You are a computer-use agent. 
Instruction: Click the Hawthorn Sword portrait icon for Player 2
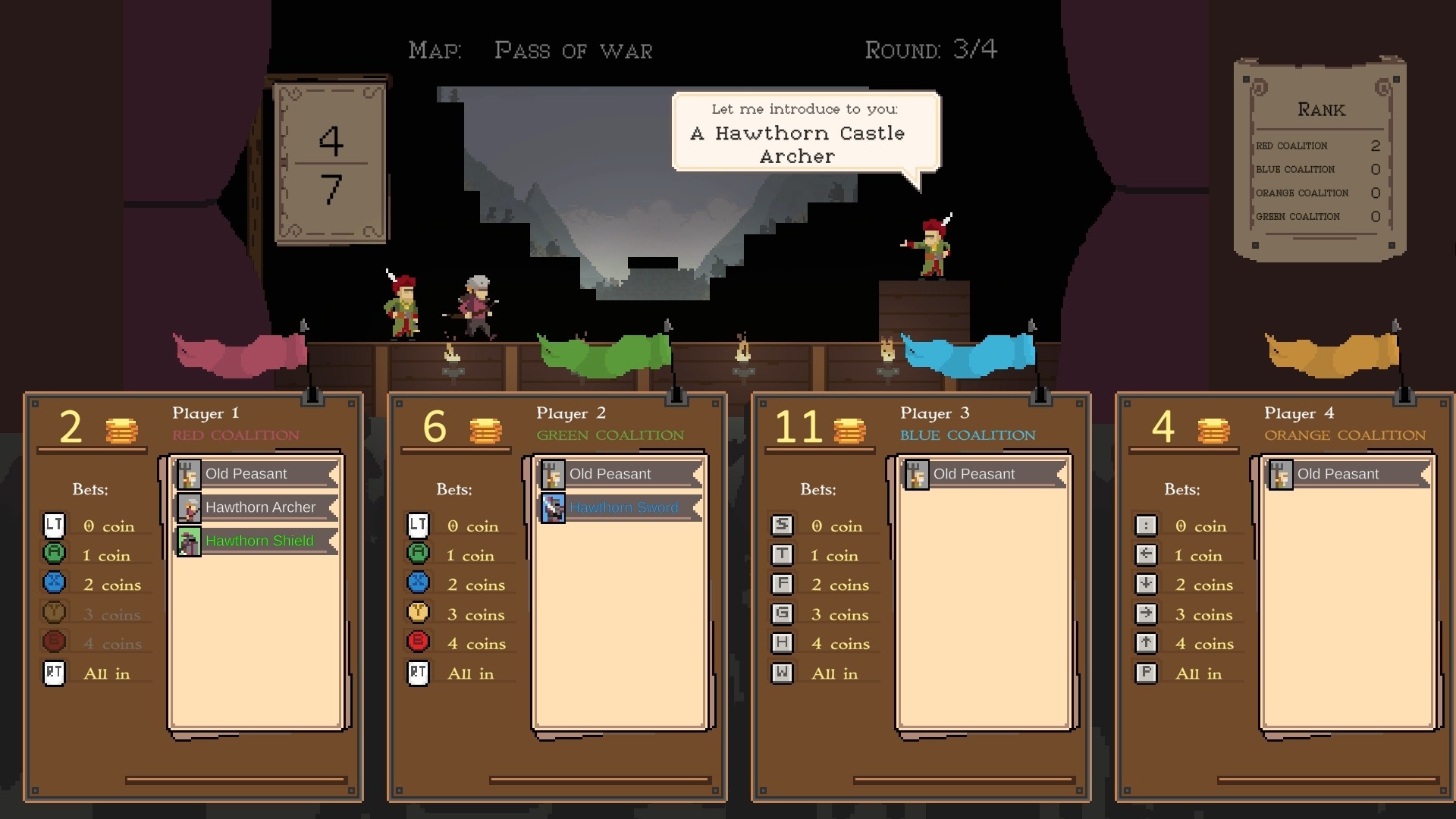551,507
